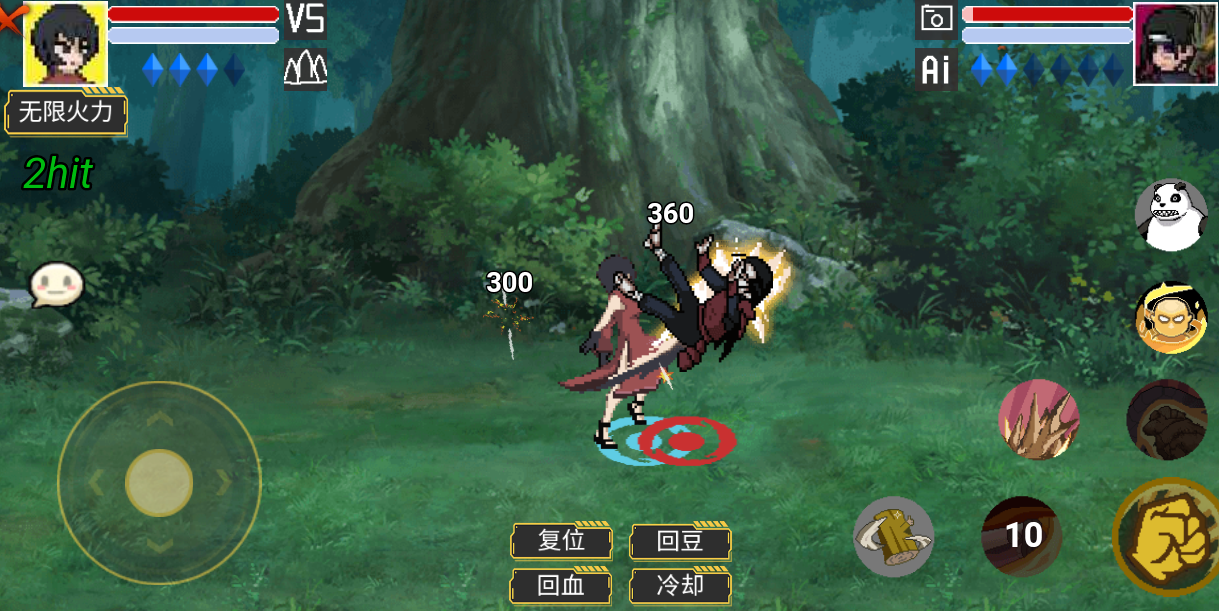Summon the panda assist

1171,215
